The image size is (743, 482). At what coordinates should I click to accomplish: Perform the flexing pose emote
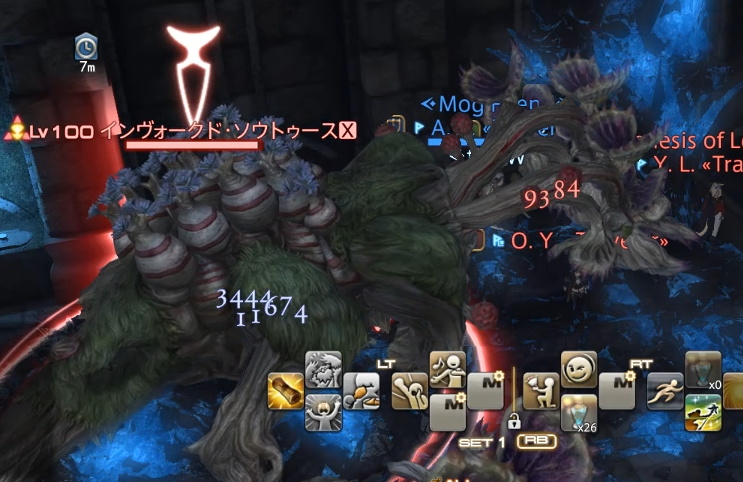tap(408, 391)
